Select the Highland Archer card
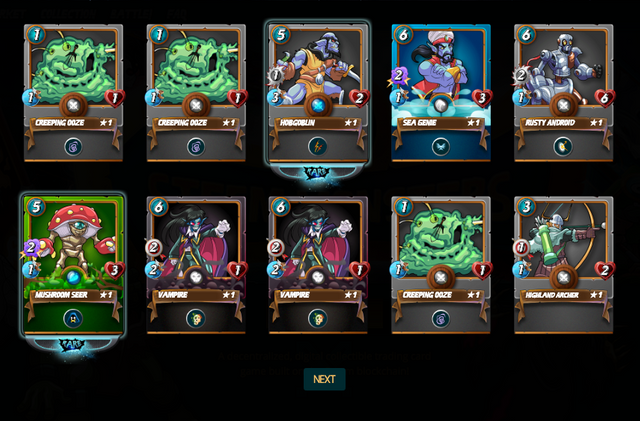 [564, 264]
